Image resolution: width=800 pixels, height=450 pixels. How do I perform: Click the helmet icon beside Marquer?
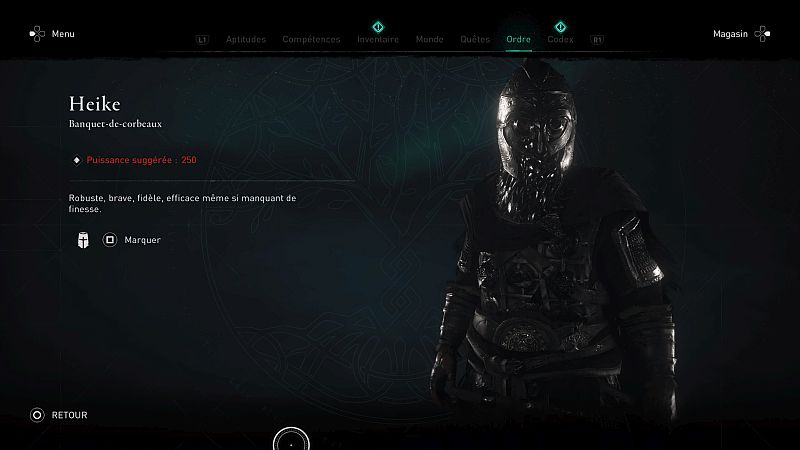pyautogui.click(x=83, y=240)
